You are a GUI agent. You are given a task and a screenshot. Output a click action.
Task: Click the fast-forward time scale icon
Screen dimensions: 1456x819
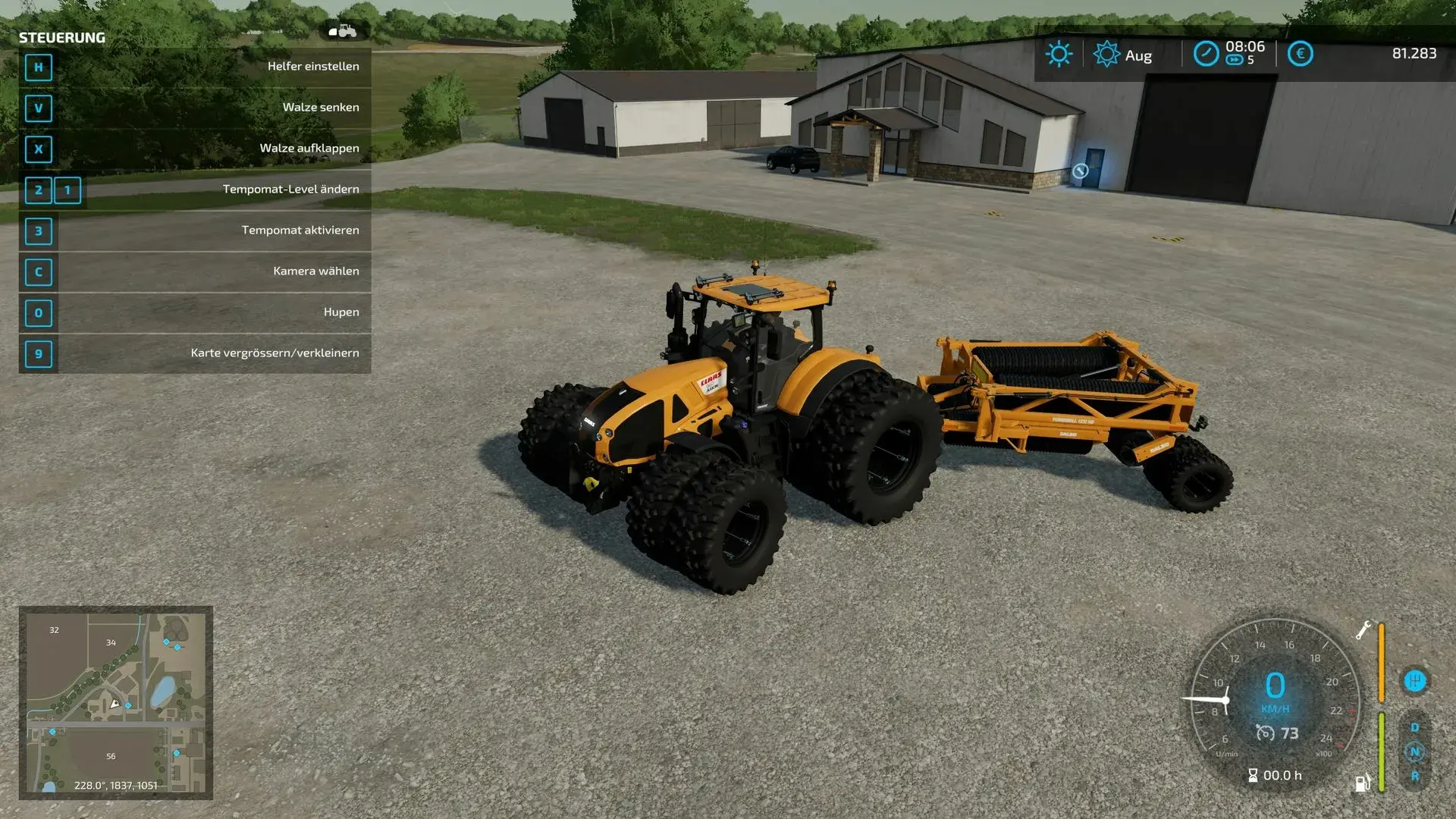[1235, 59]
